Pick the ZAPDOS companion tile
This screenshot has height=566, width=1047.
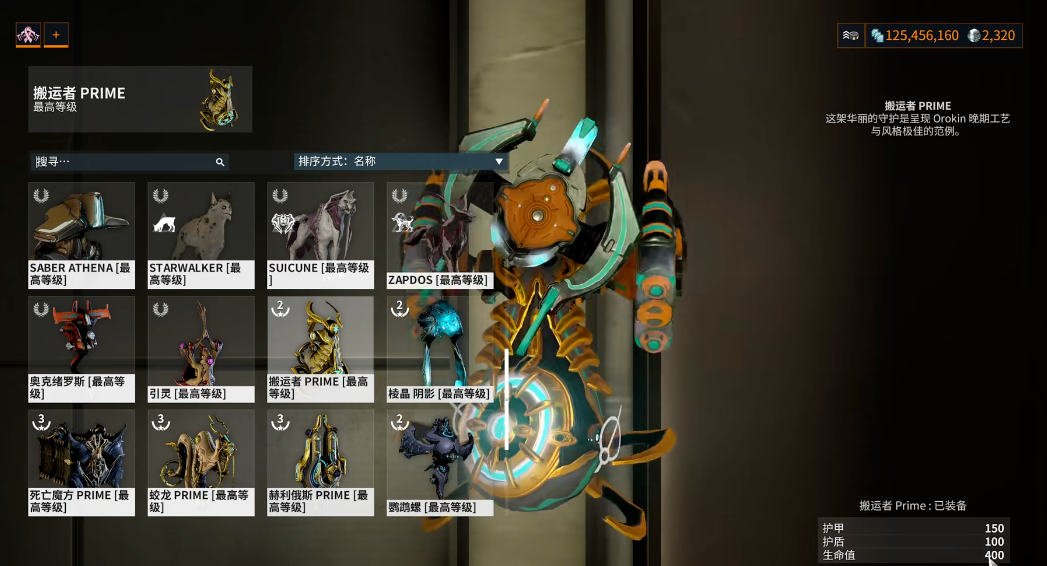(x=440, y=235)
